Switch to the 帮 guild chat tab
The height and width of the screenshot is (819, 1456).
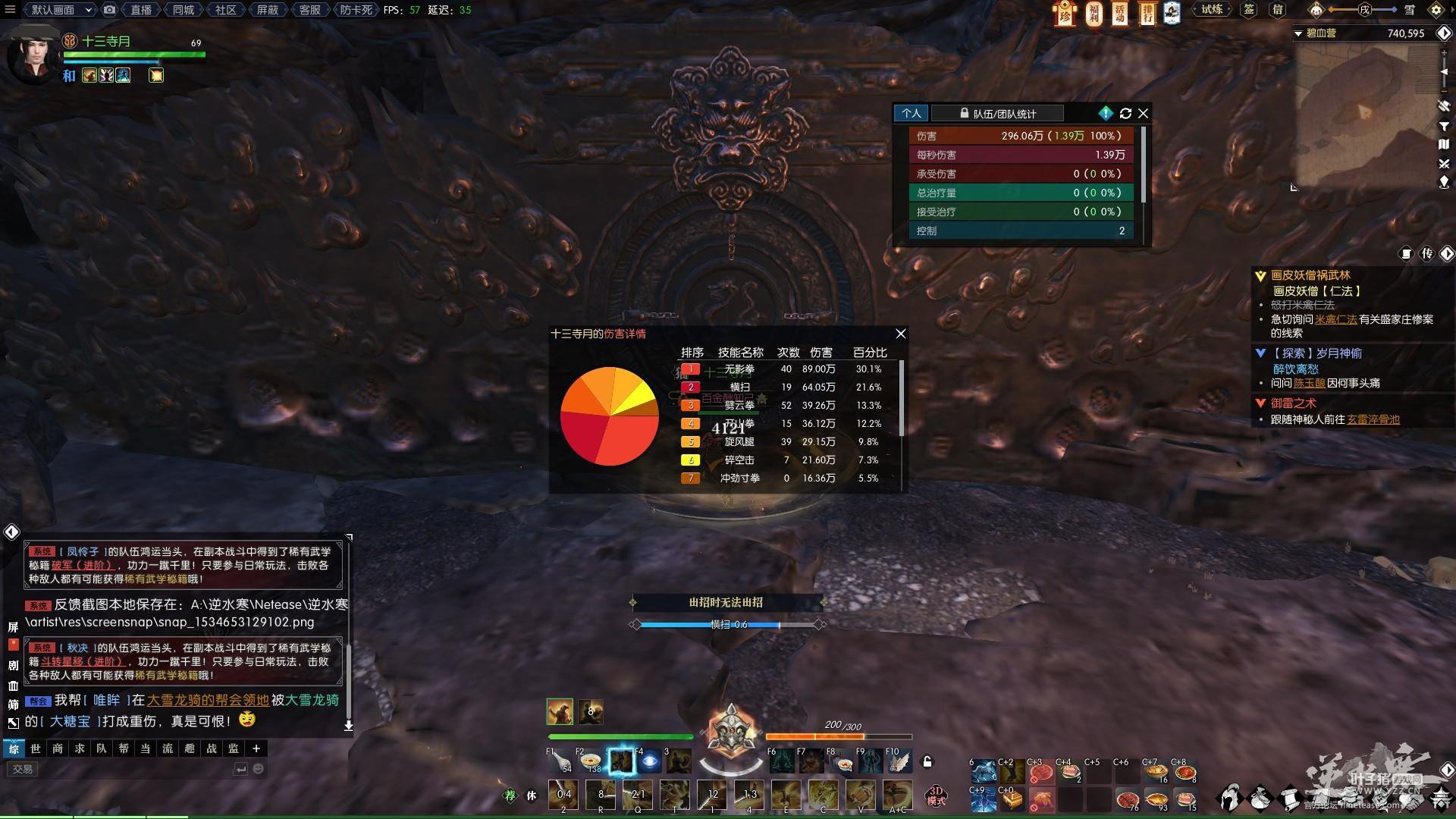coord(124,748)
